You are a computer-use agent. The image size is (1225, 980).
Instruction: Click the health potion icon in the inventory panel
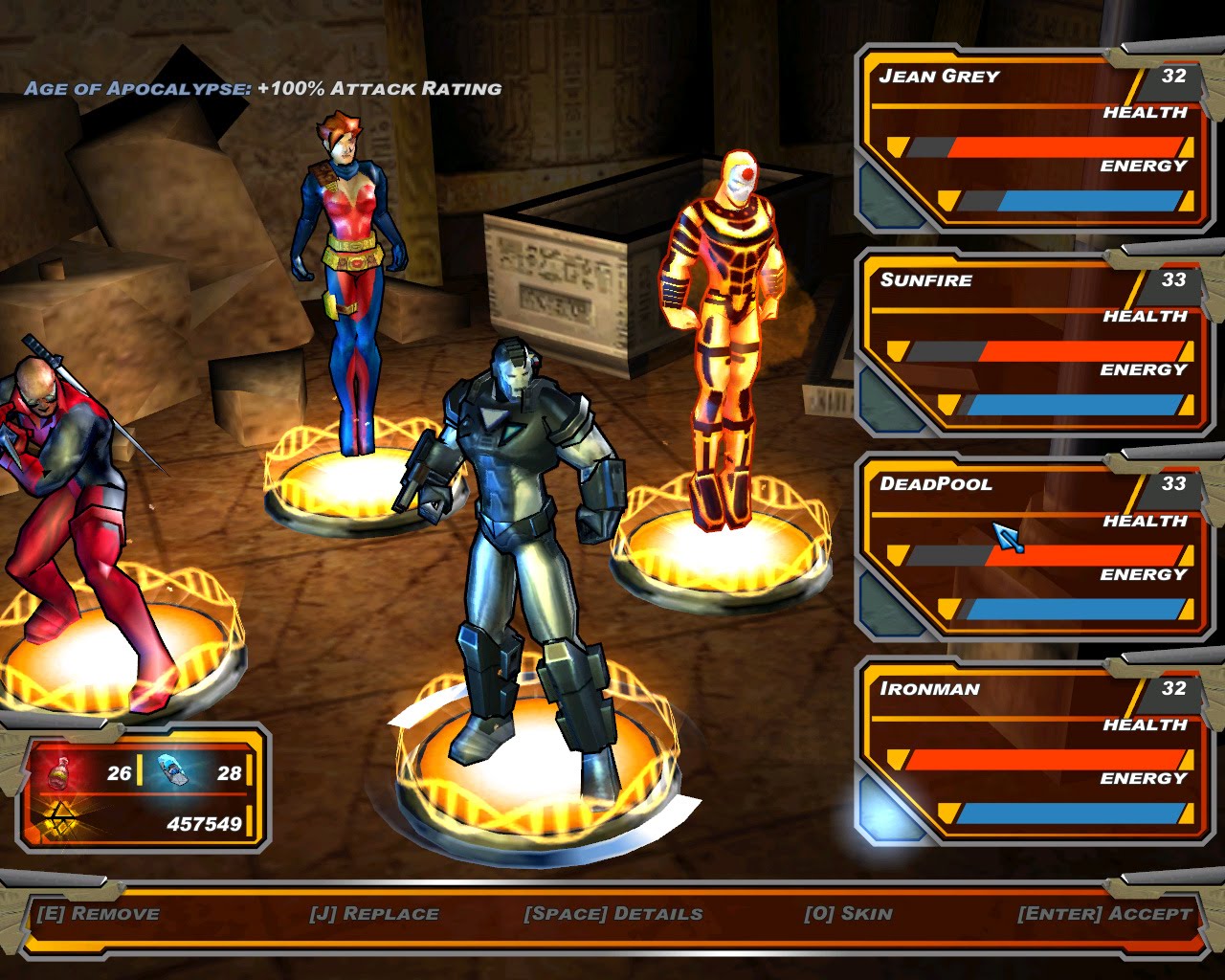pos(59,771)
